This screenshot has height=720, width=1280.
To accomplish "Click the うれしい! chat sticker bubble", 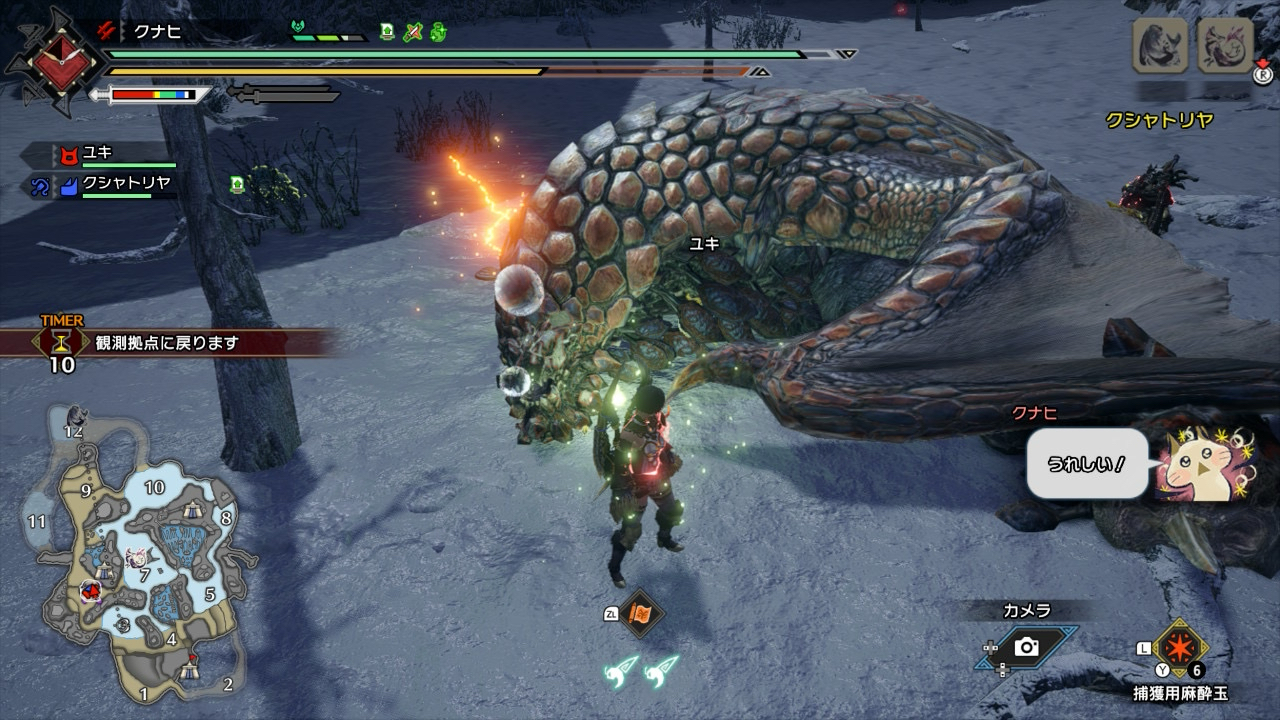I will pos(1086,464).
